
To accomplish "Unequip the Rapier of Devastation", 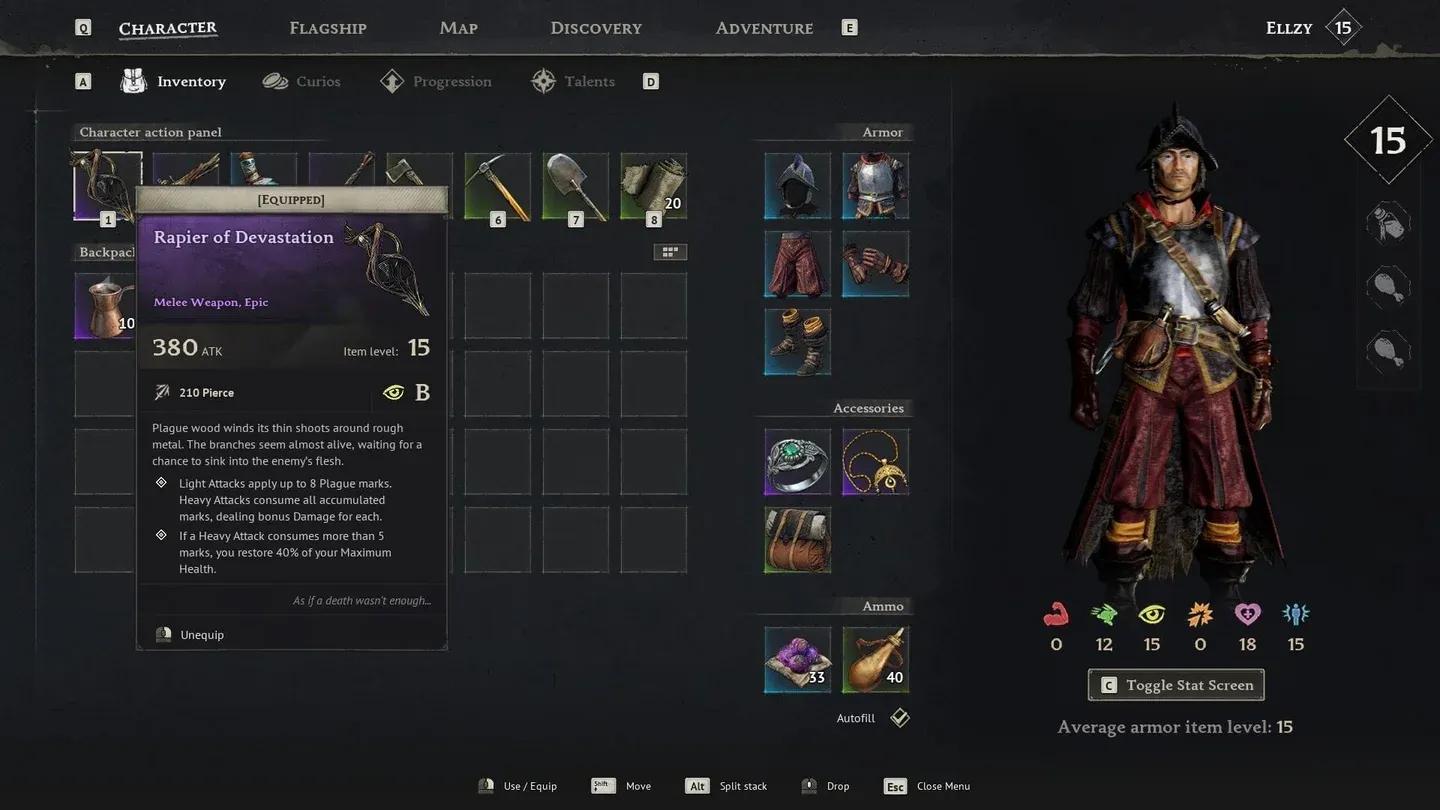I will click(x=200, y=634).
